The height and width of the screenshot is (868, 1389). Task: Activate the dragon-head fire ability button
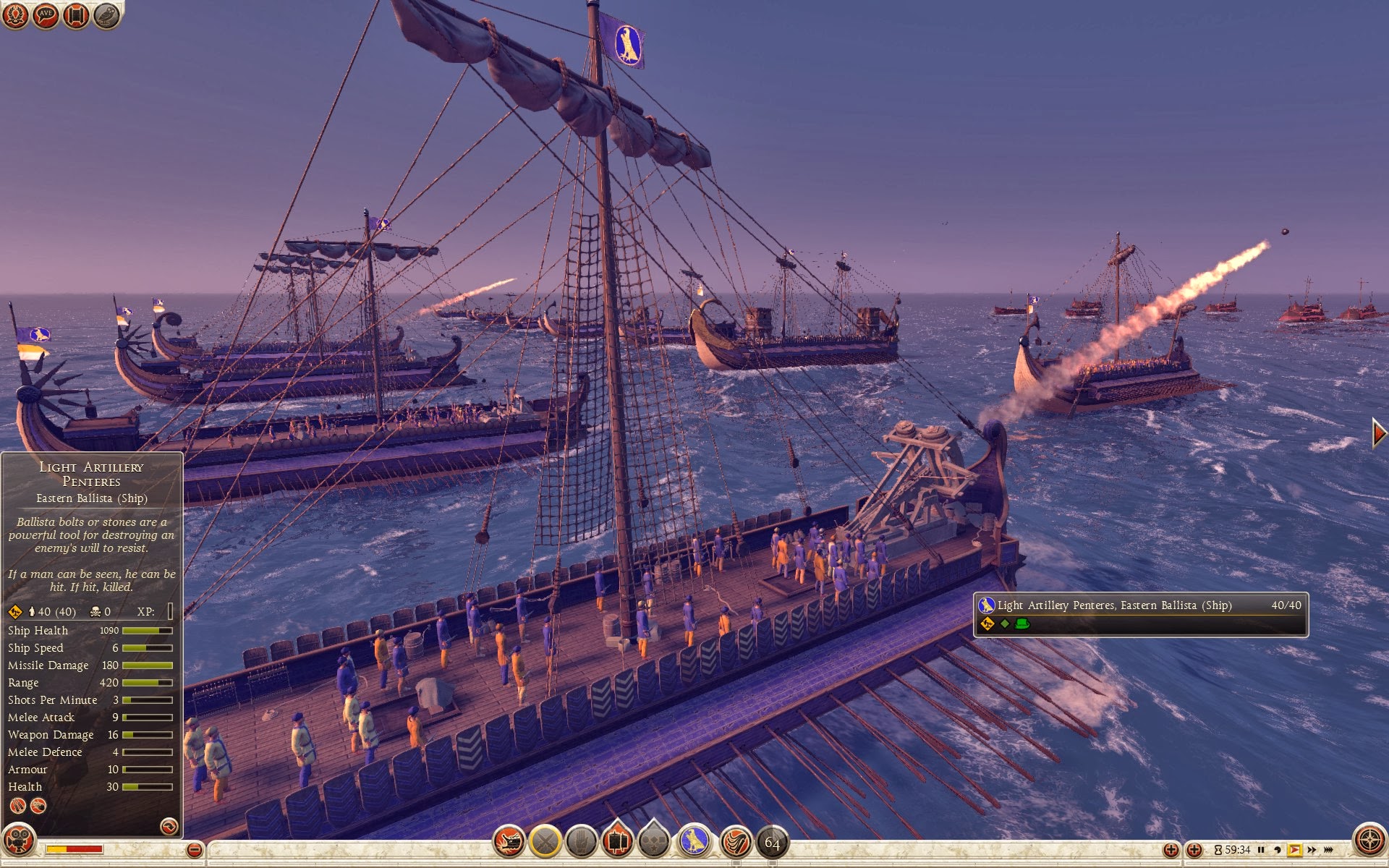509,841
